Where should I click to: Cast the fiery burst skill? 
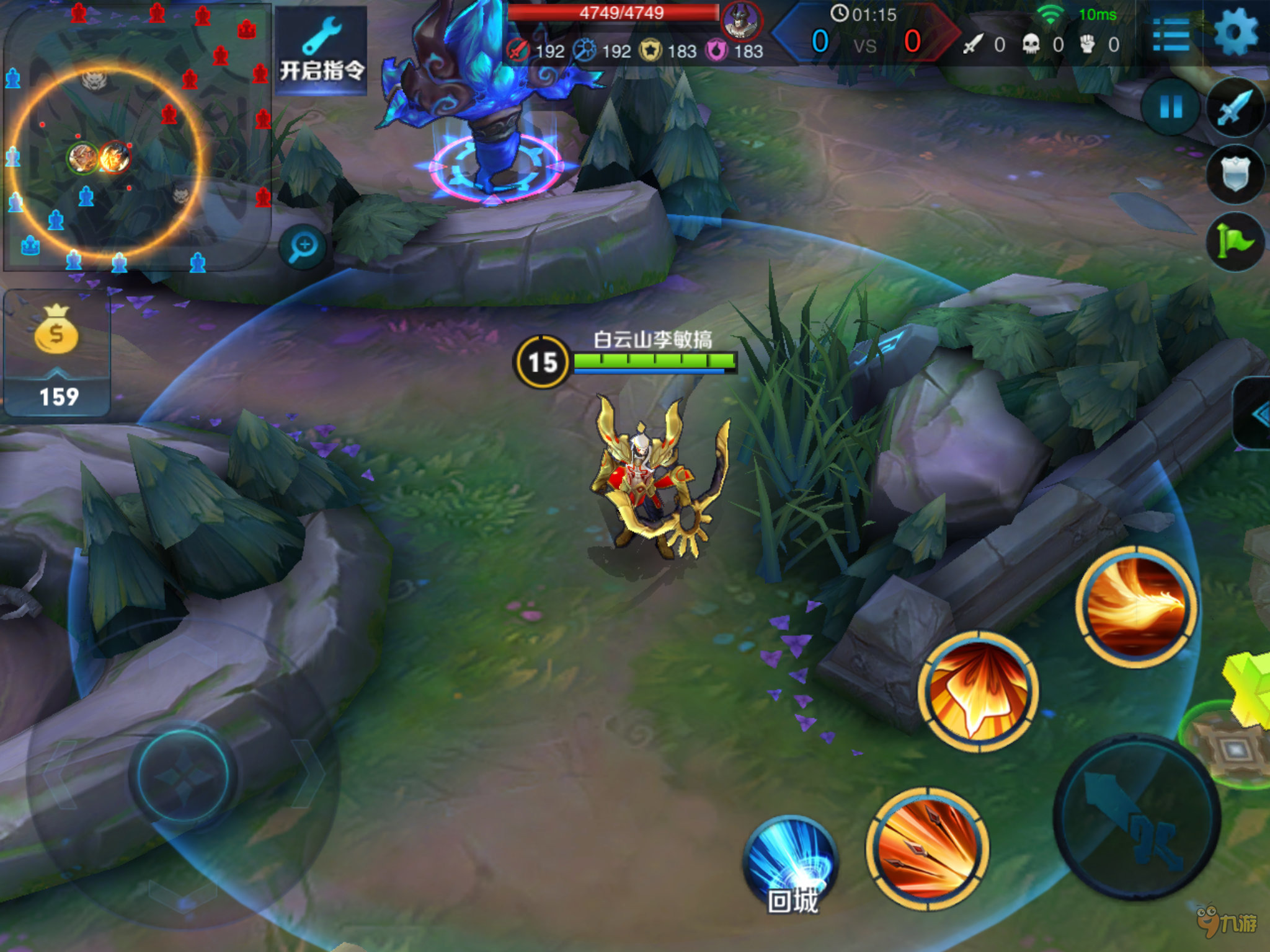(x=979, y=692)
